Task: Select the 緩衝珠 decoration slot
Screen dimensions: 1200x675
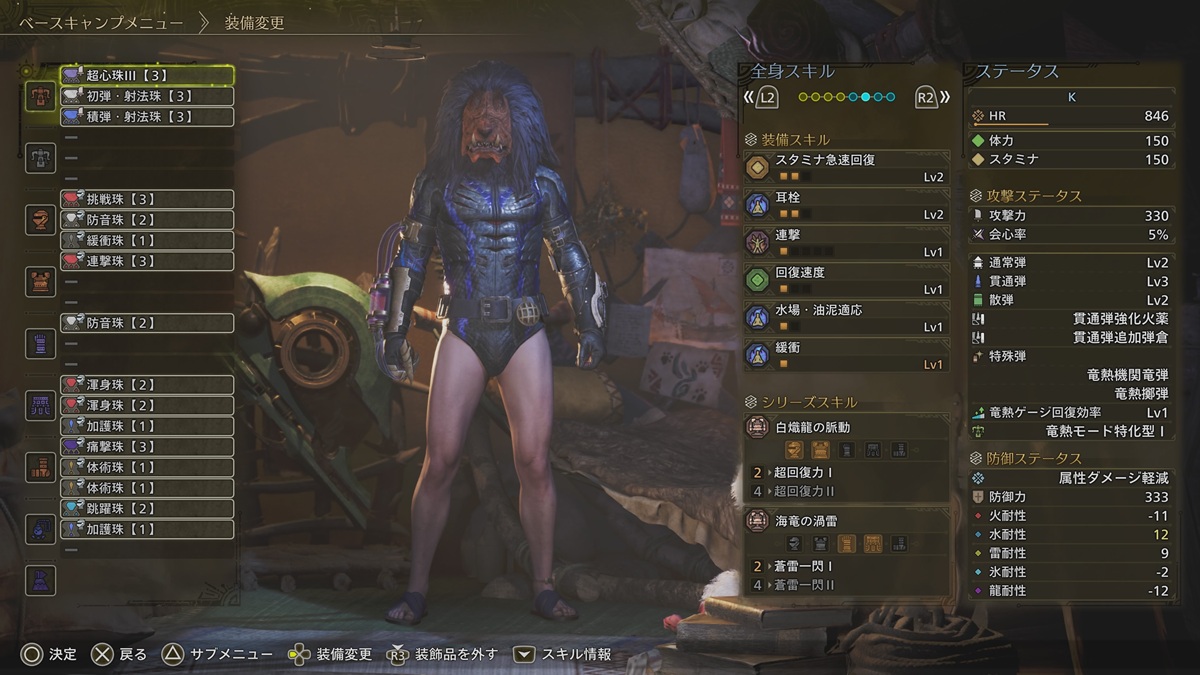Action: [x=147, y=241]
